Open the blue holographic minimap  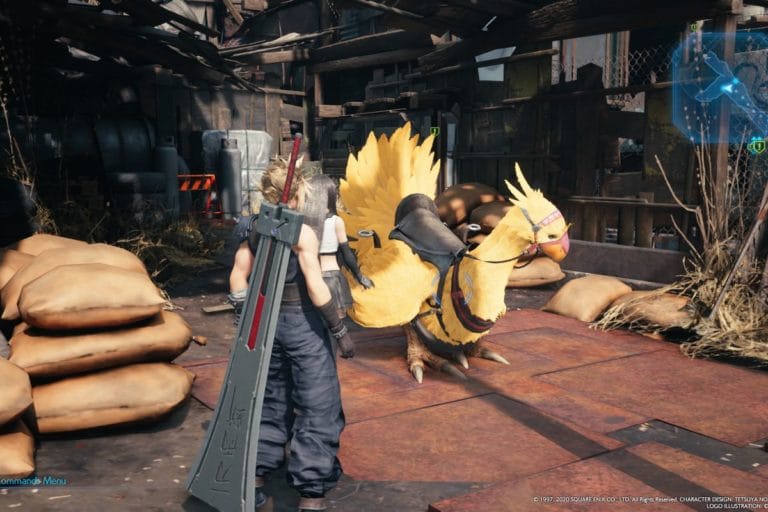[718, 80]
